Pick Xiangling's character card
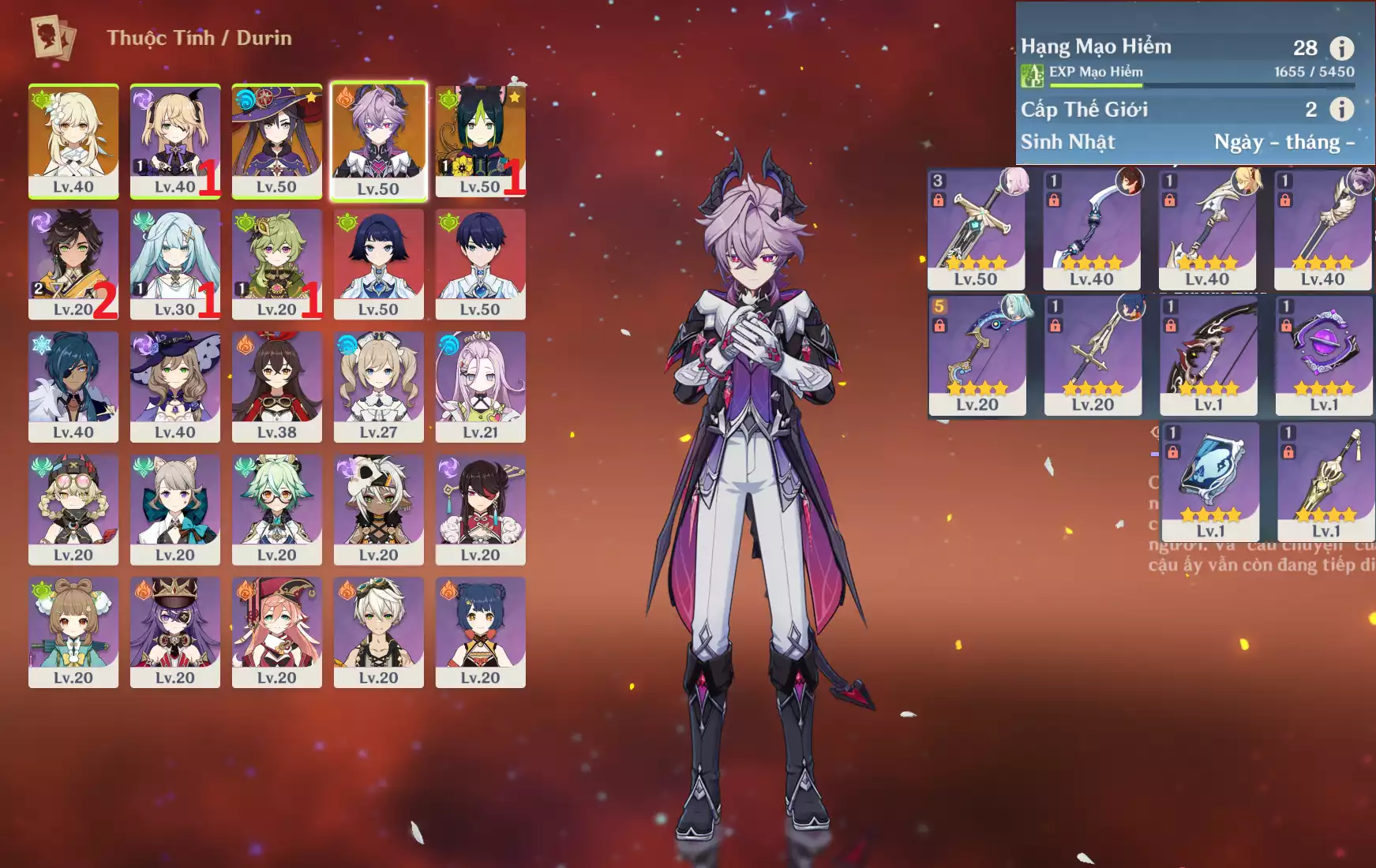Screen dimensions: 1376x868 480,631
